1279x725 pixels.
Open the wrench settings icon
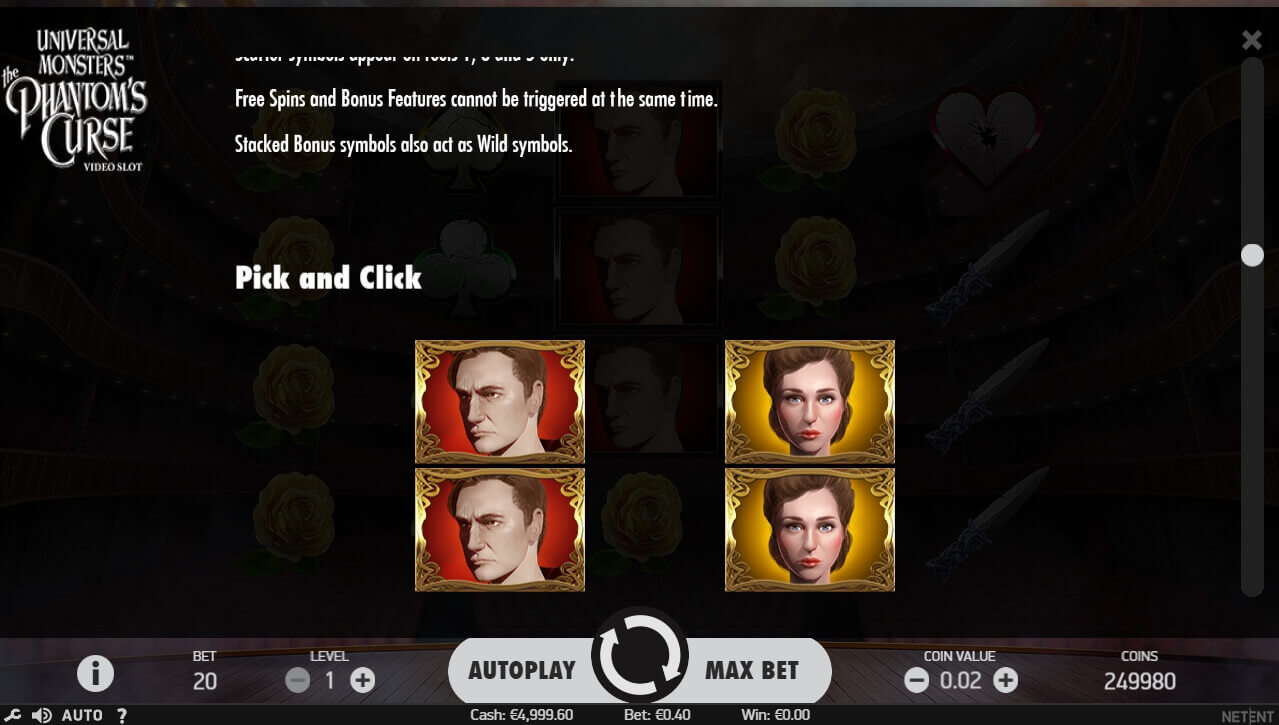pos(13,715)
